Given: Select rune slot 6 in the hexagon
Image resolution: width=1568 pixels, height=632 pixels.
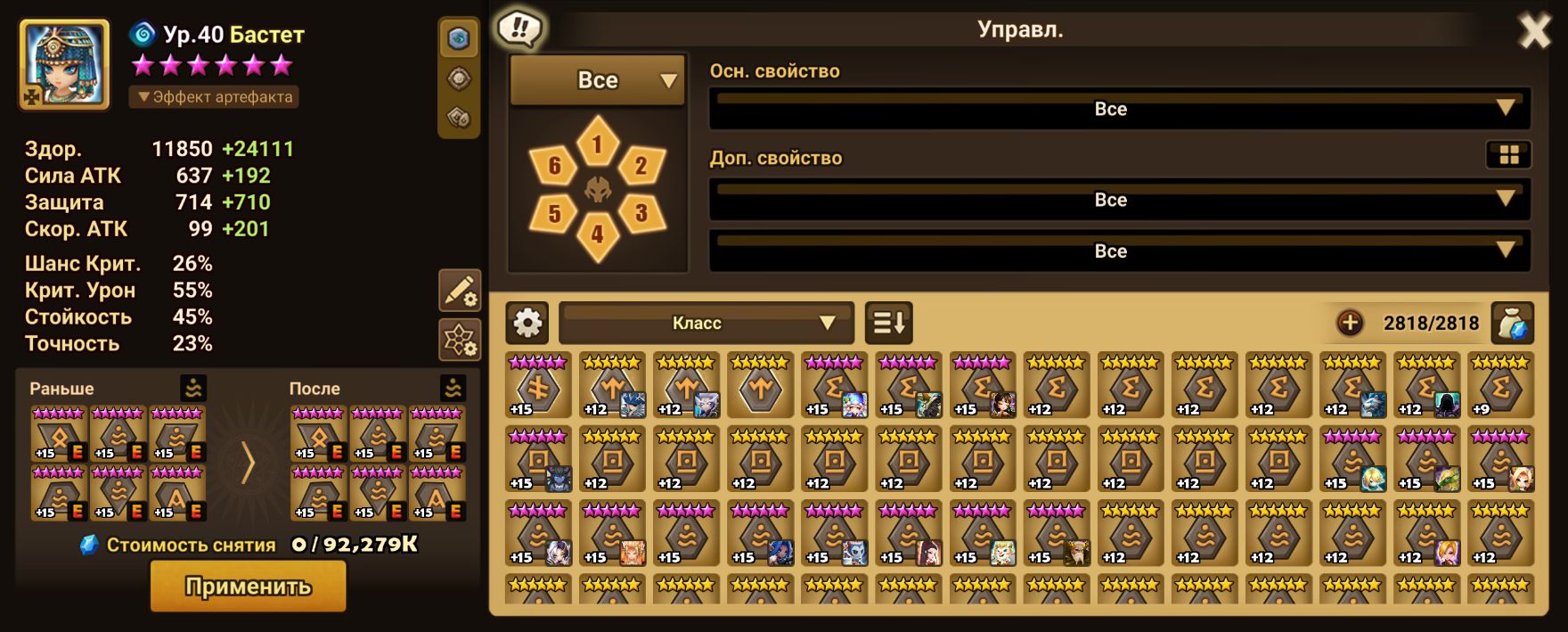Looking at the screenshot, I should click(554, 165).
